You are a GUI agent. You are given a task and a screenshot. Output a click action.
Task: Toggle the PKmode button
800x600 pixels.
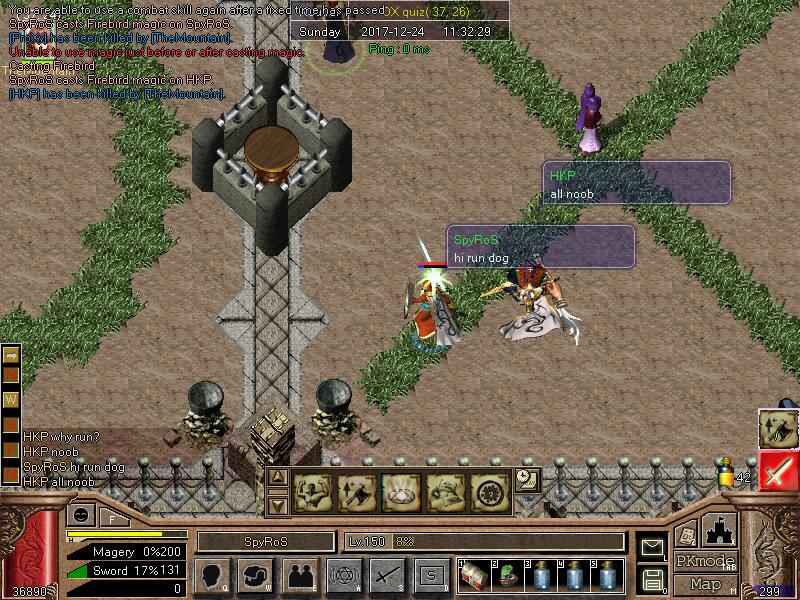pos(705,561)
